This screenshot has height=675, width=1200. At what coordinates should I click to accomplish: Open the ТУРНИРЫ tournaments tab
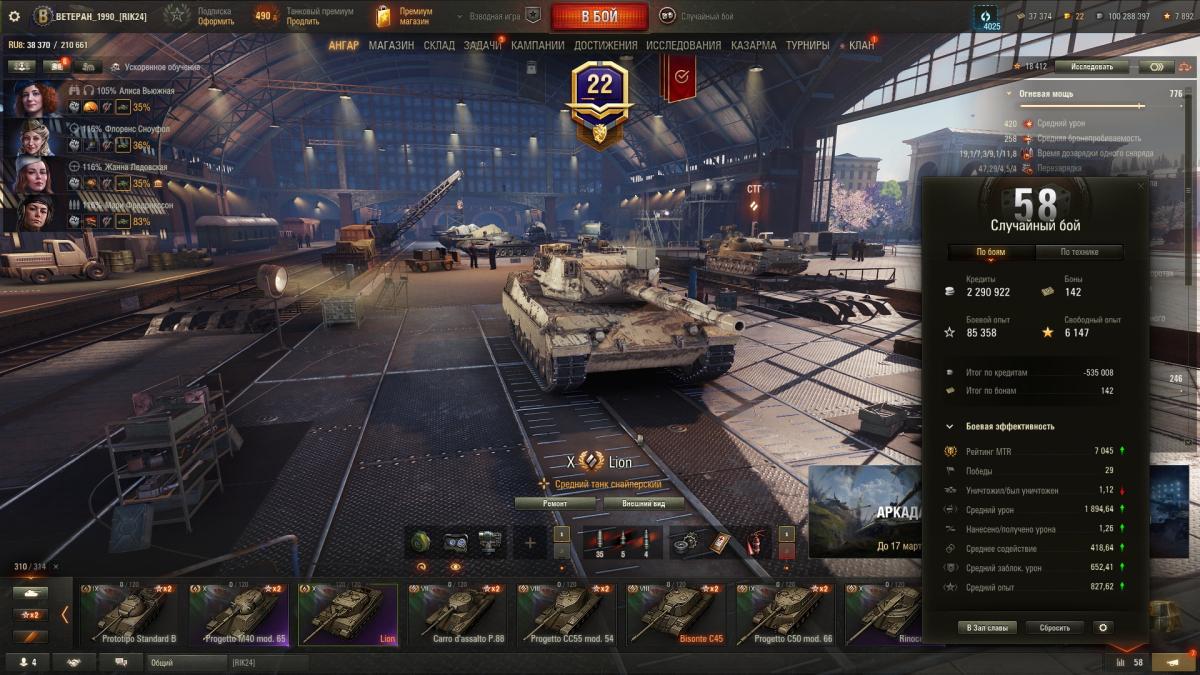click(807, 45)
